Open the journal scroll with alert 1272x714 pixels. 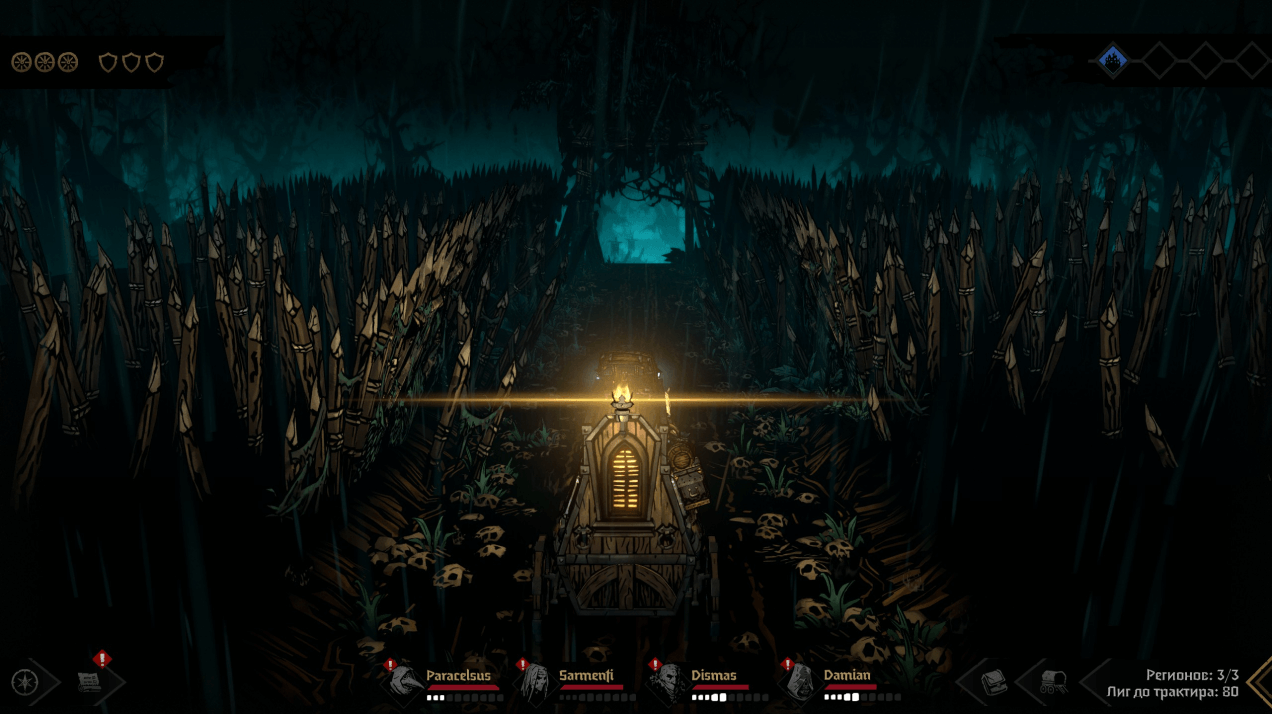tap(90, 682)
